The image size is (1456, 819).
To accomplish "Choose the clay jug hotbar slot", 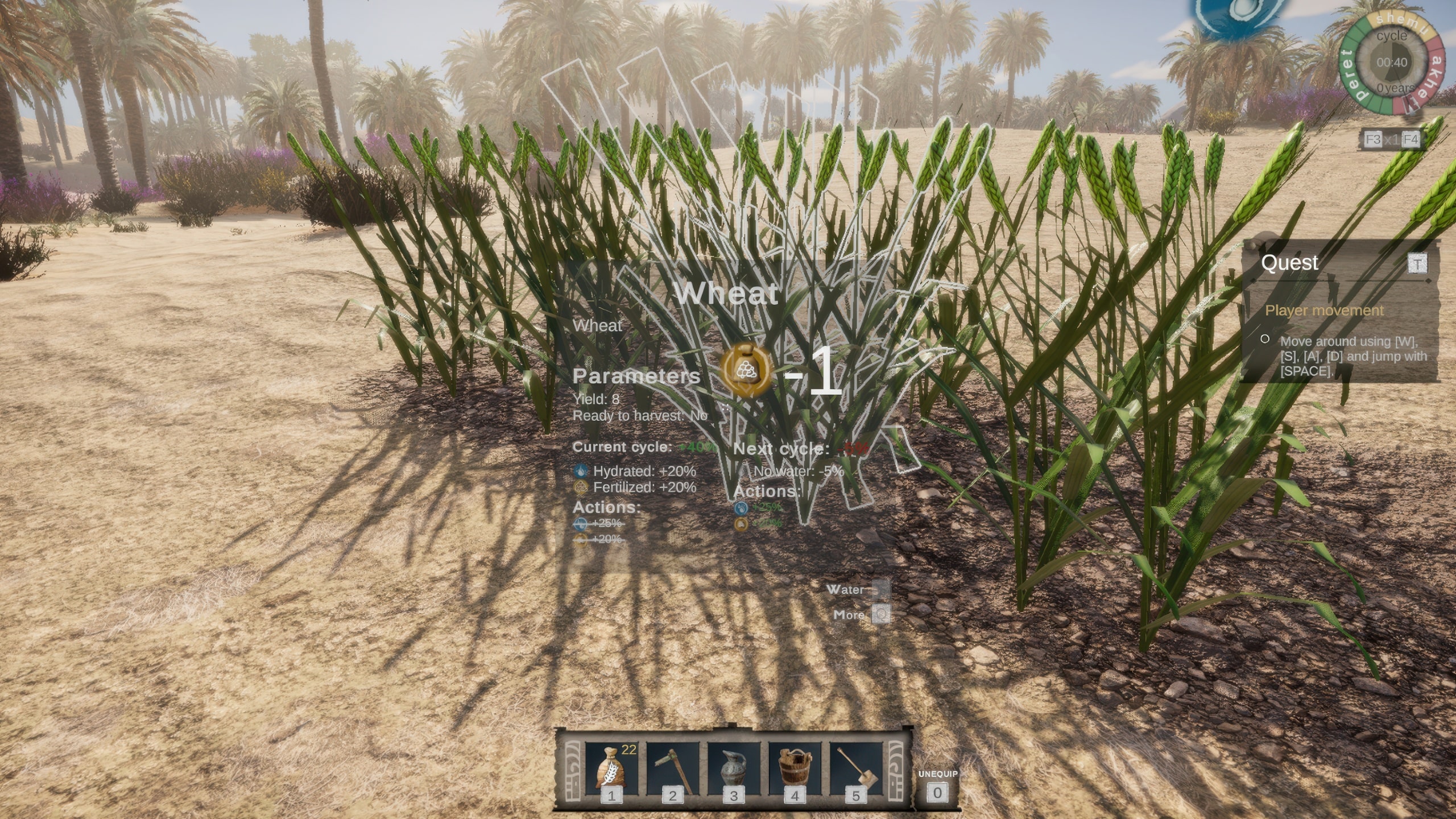I will click(734, 768).
